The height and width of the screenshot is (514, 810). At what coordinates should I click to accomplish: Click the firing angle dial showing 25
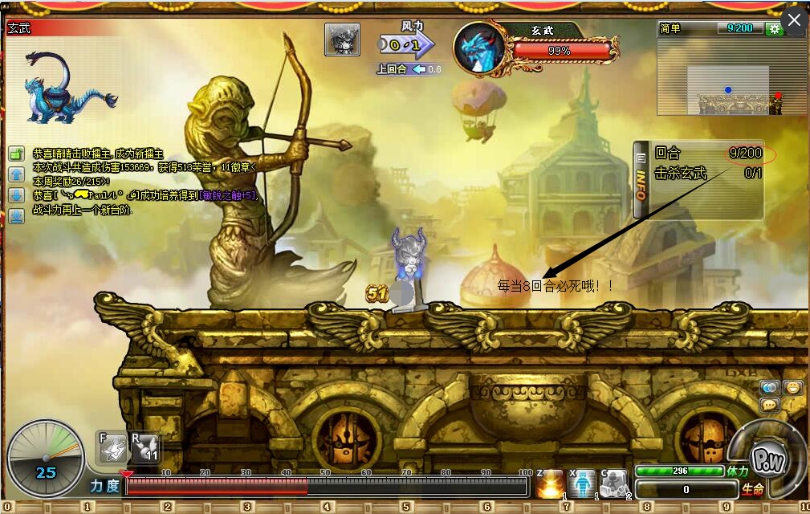(45, 459)
